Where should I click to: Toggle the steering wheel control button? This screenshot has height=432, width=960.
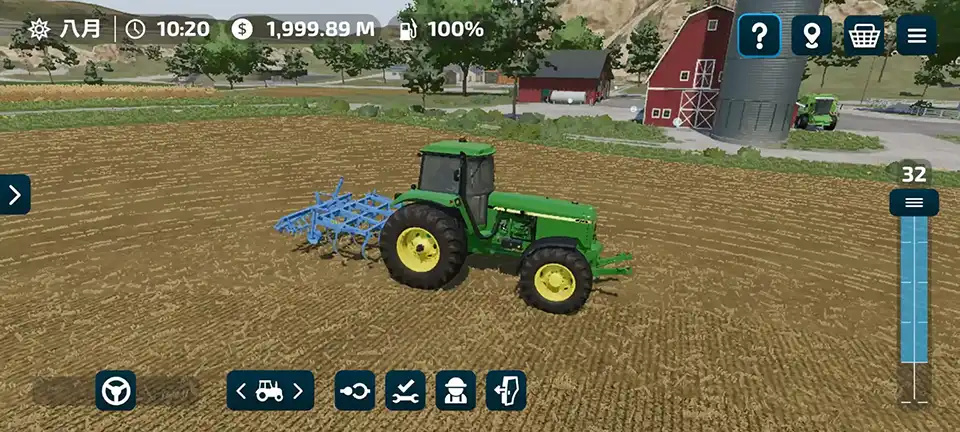point(116,390)
